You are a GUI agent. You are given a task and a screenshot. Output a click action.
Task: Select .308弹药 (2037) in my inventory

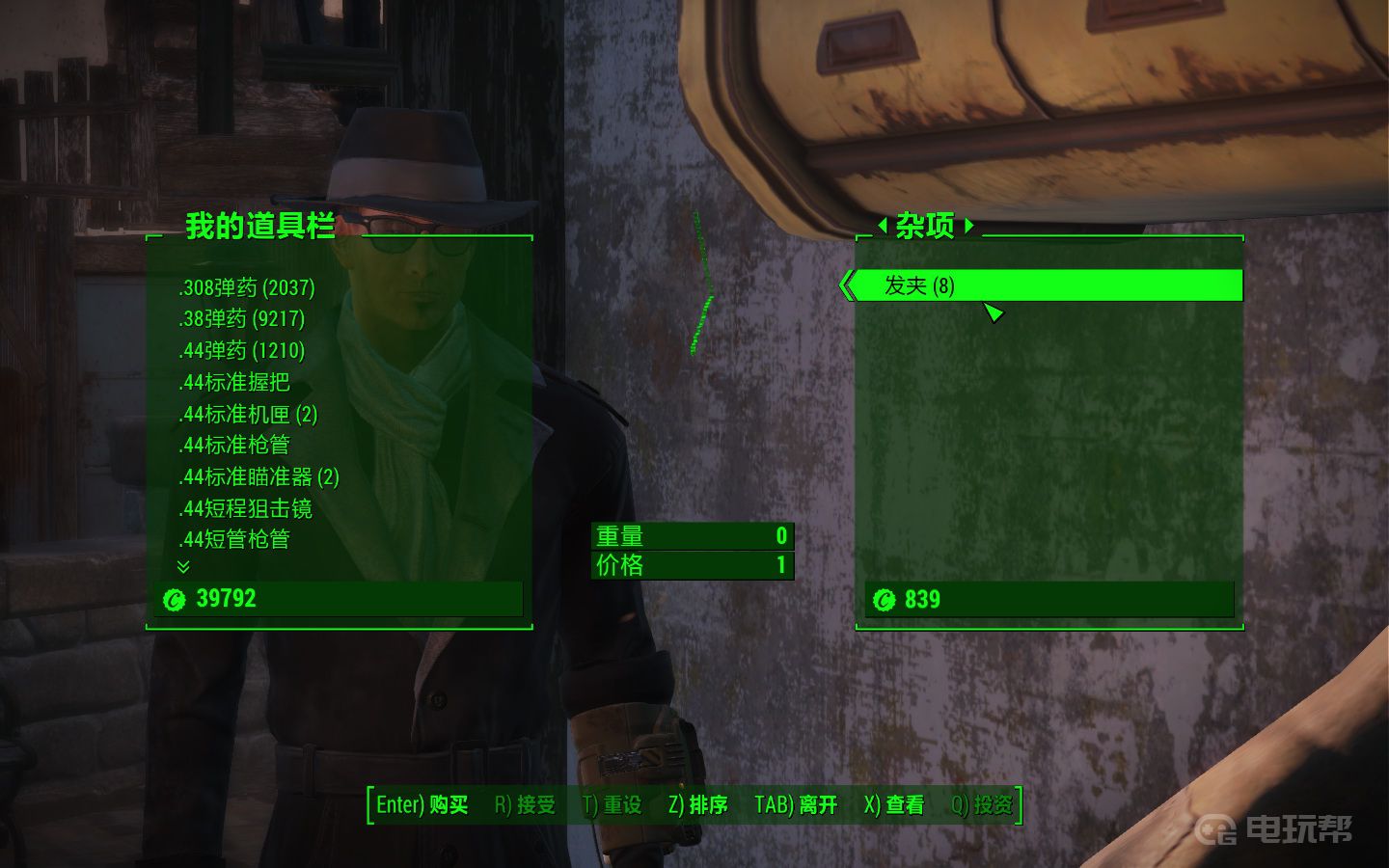tap(247, 287)
